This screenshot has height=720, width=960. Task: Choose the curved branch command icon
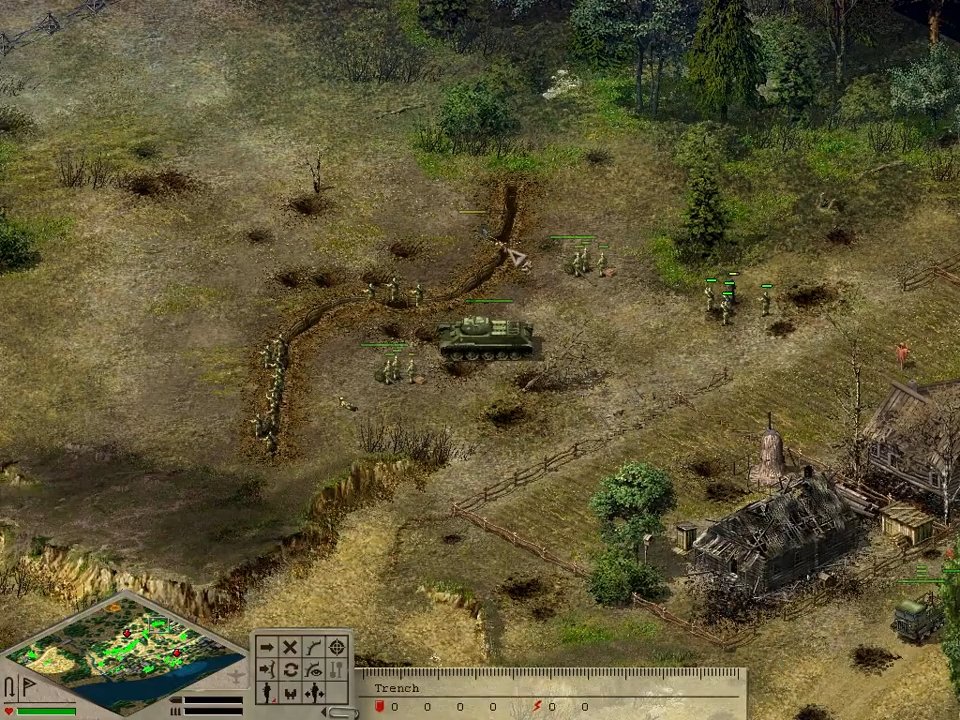click(314, 647)
